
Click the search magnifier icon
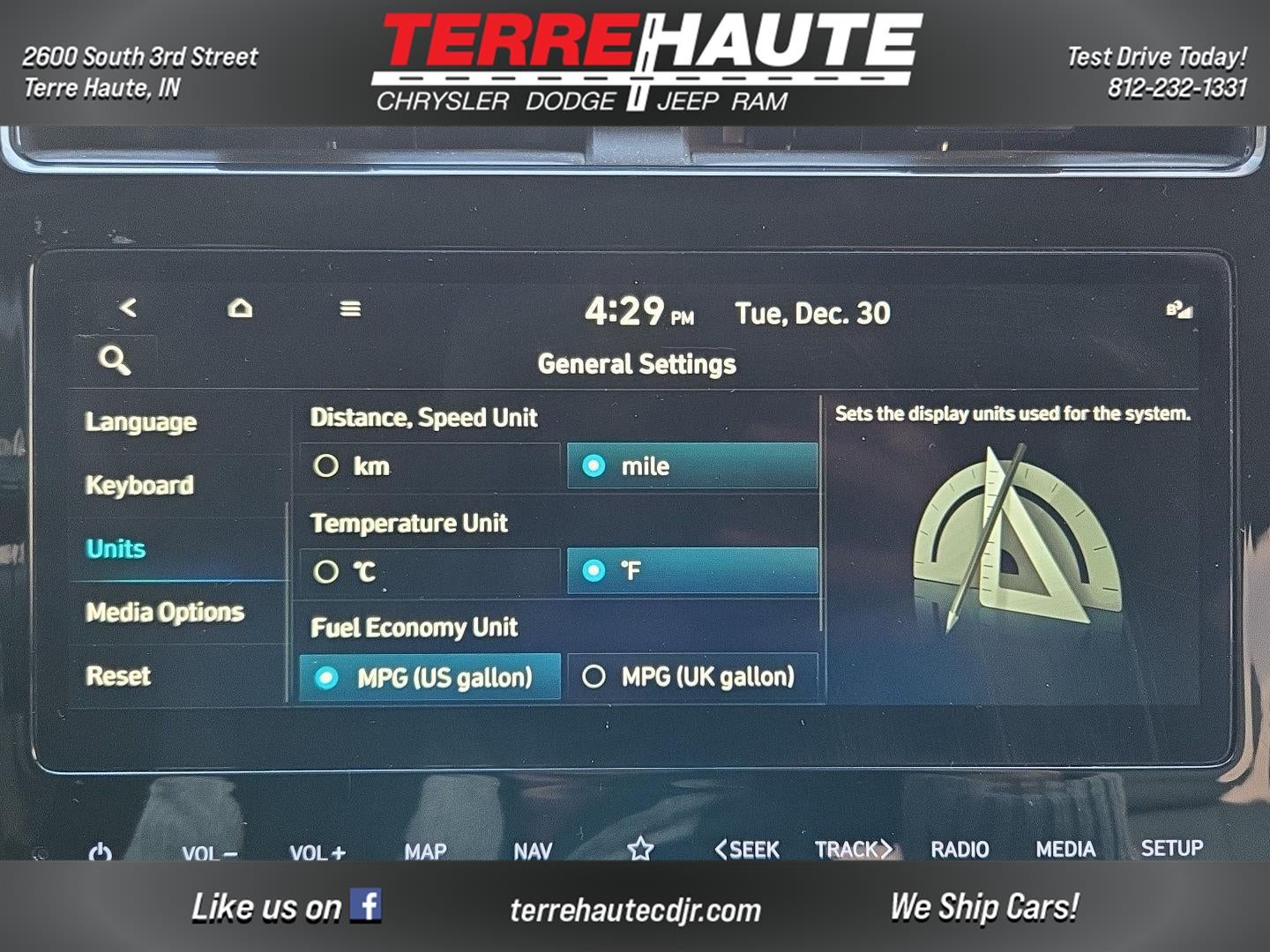click(115, 361)
